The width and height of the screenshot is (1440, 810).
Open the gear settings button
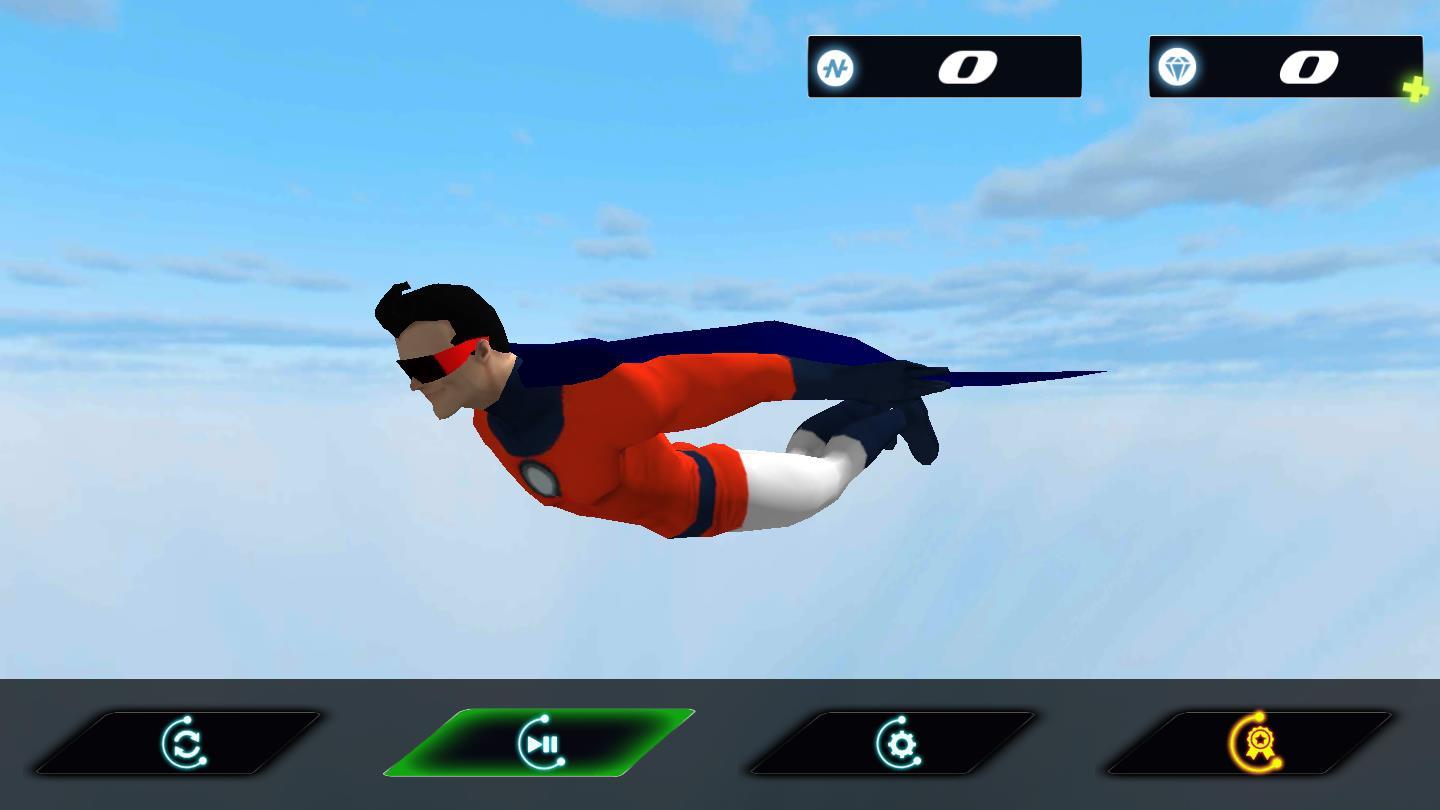pos(897,743)
